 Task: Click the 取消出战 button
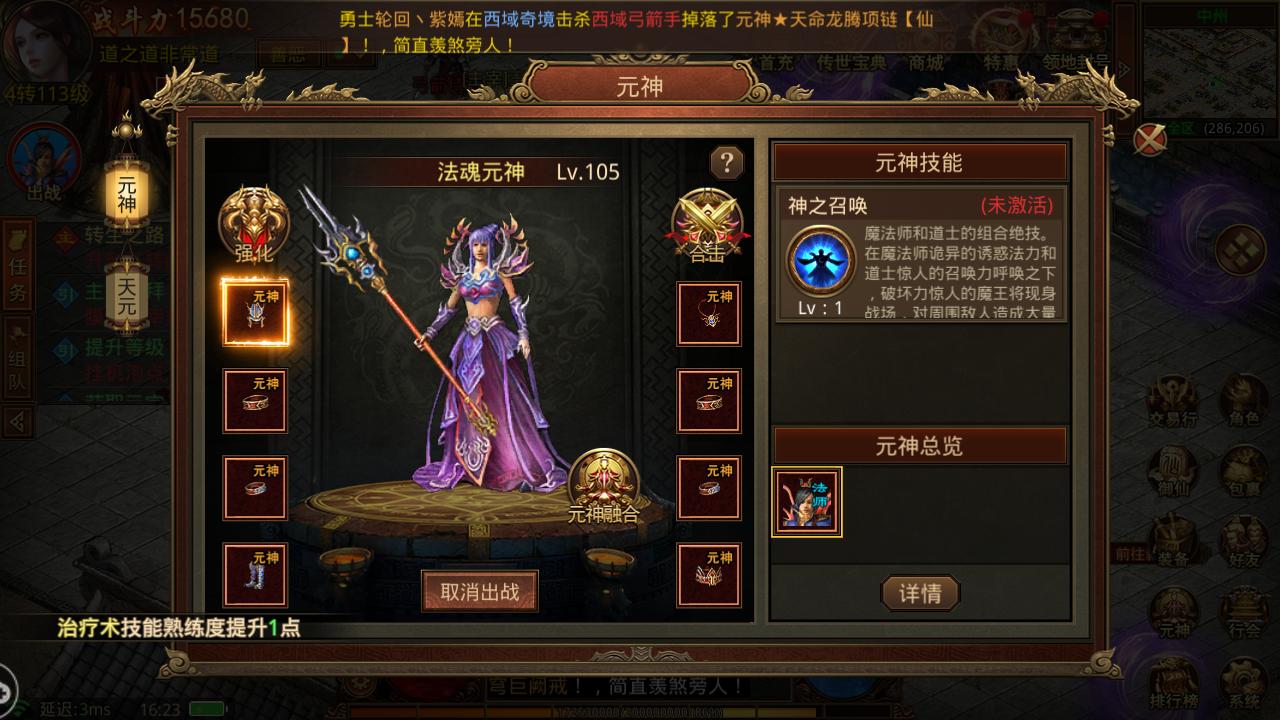[481, 590]
